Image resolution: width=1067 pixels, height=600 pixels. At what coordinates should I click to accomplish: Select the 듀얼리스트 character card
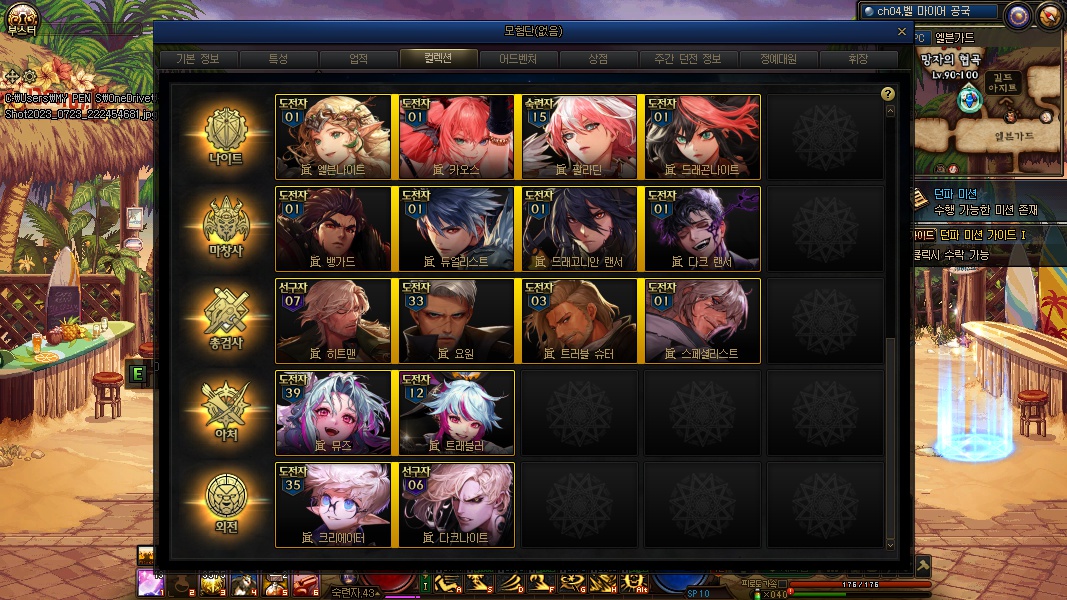[457, 229]
